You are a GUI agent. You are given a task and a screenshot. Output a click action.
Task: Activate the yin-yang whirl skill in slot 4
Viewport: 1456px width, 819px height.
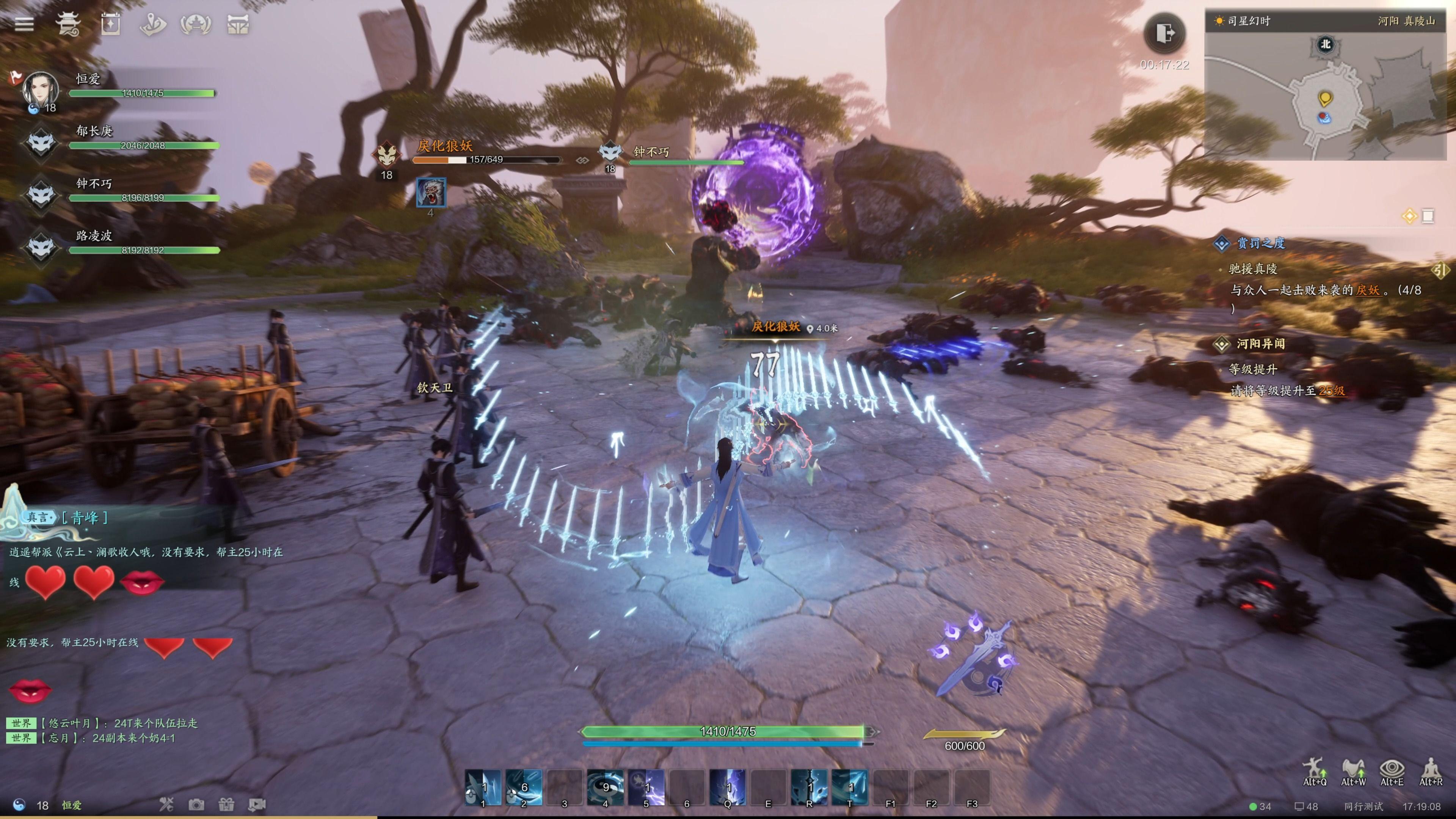point(605,787)
